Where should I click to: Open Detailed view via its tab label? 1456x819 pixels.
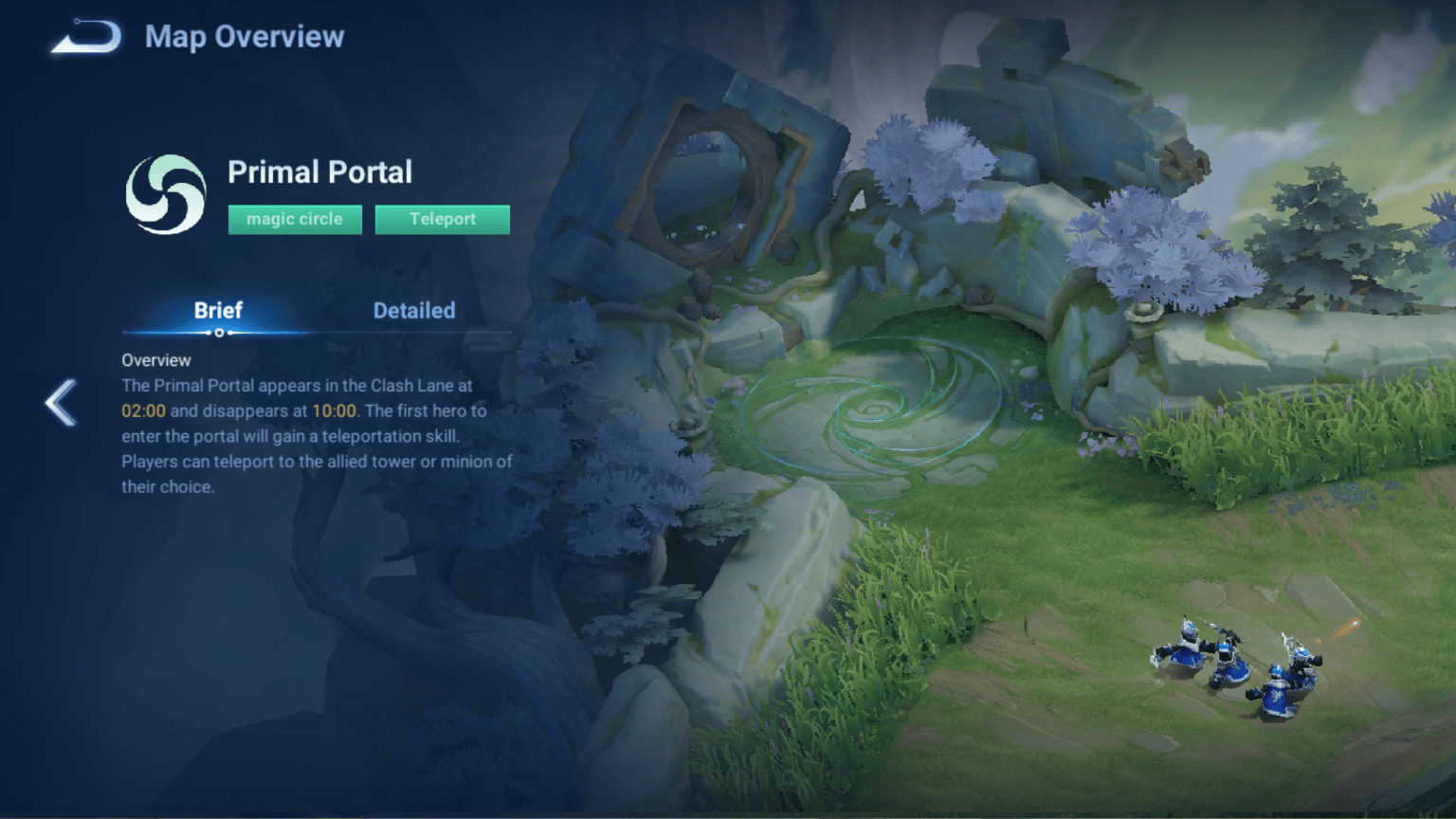point(414,310)
